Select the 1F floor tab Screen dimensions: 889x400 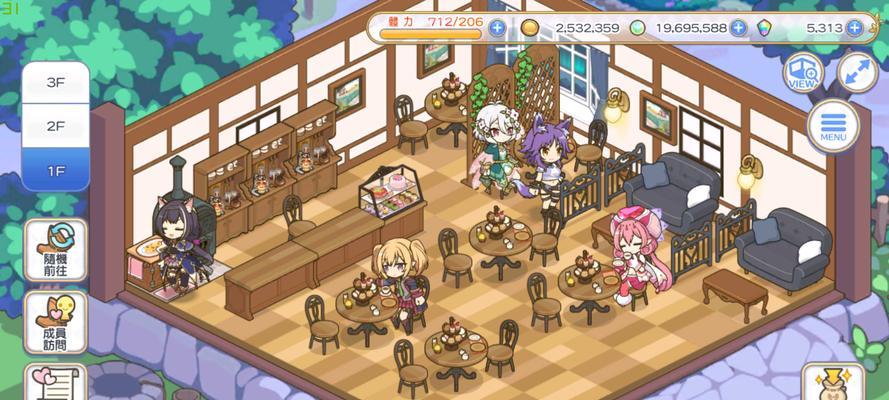click(55, 171)
